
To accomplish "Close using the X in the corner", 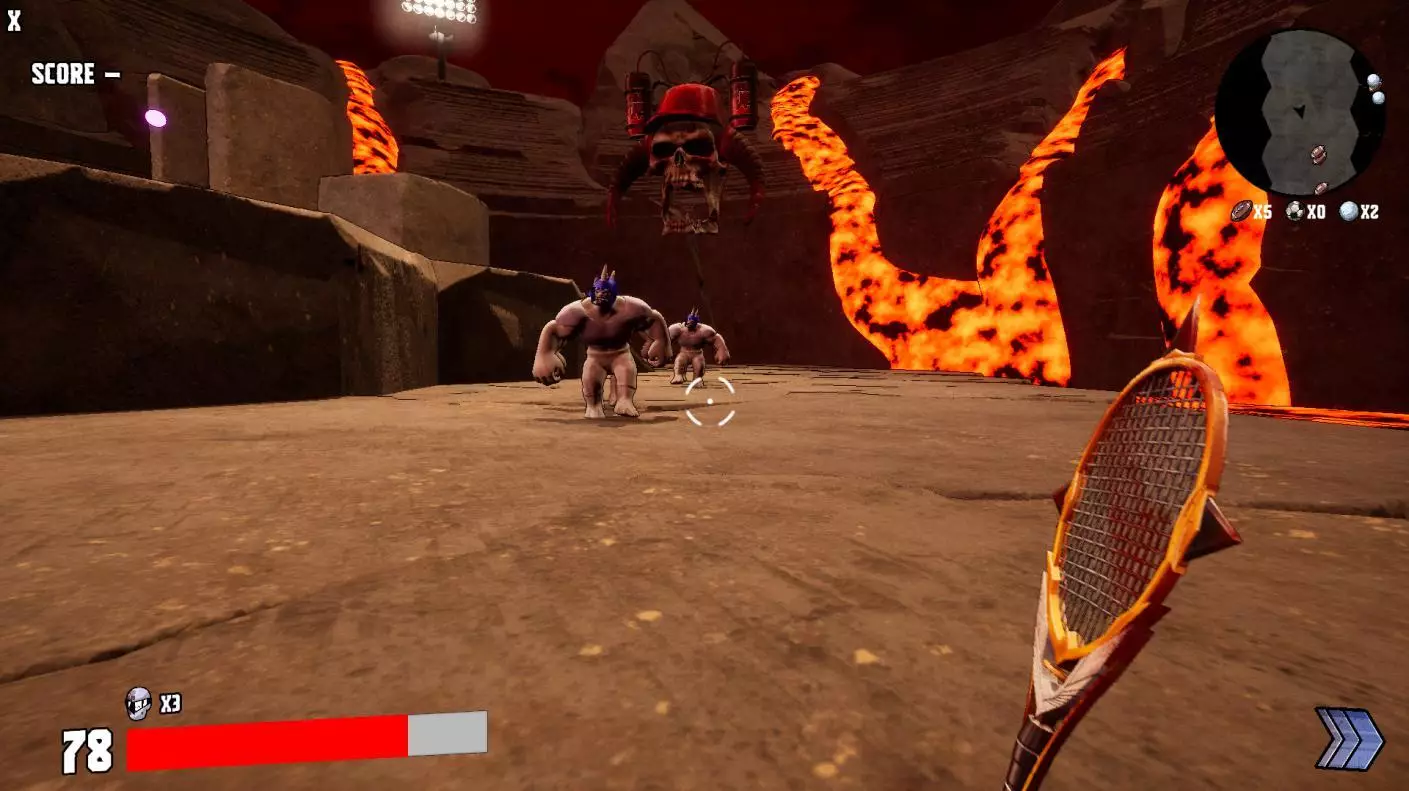I will 14,21.
